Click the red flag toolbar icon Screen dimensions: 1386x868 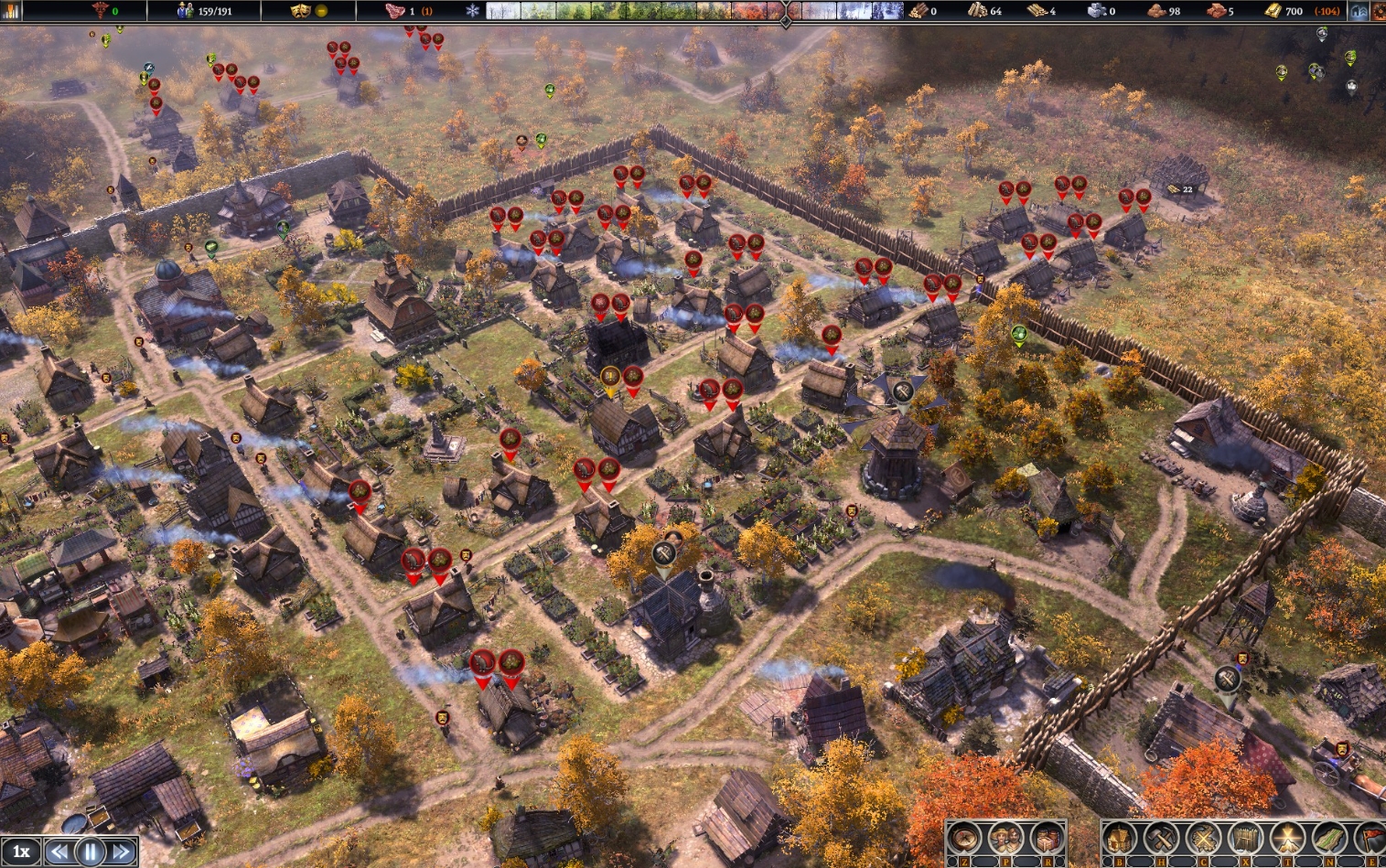click(x=1372, y=838)
